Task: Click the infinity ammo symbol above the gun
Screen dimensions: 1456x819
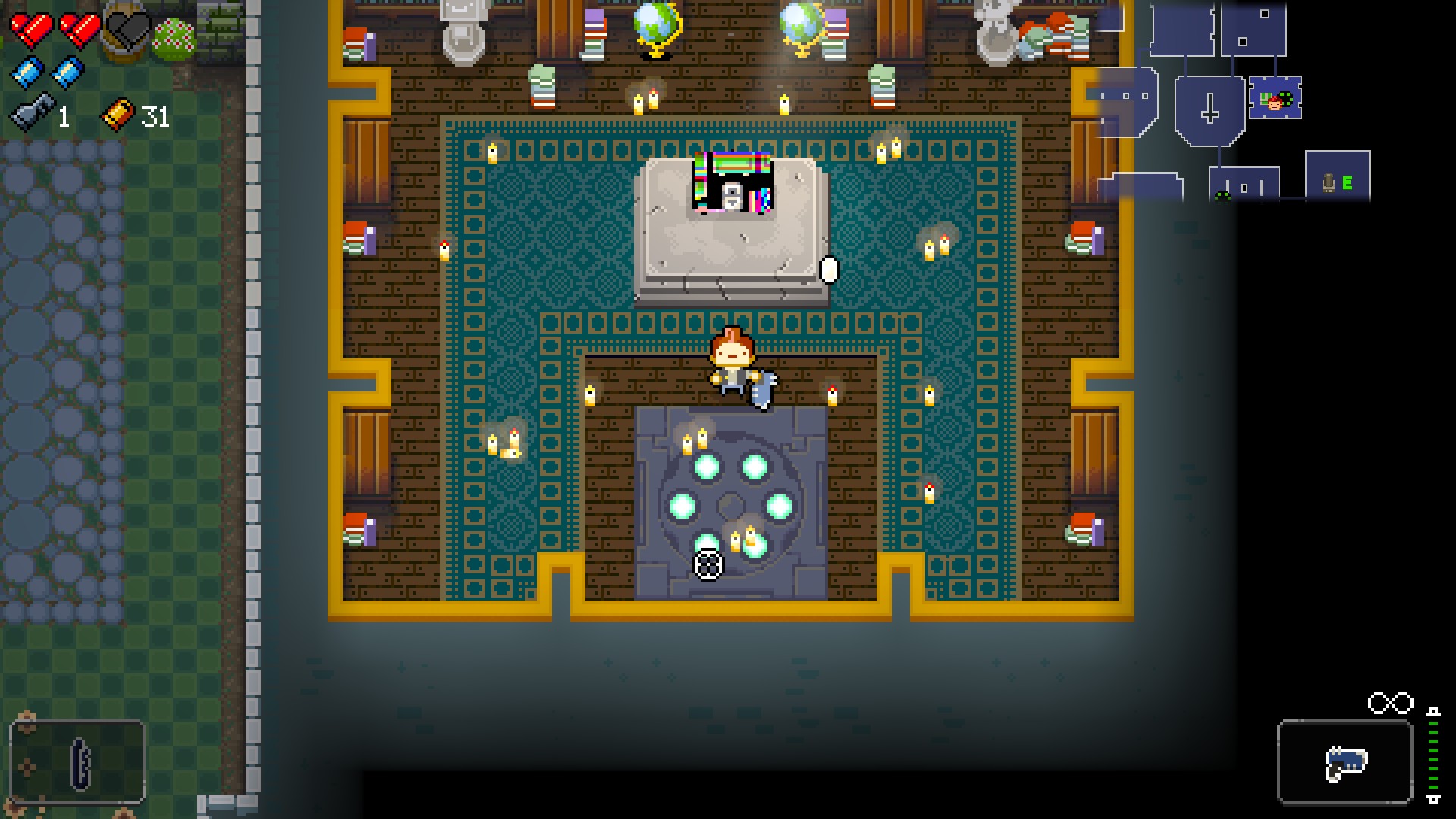Action: coord(1389,702)
